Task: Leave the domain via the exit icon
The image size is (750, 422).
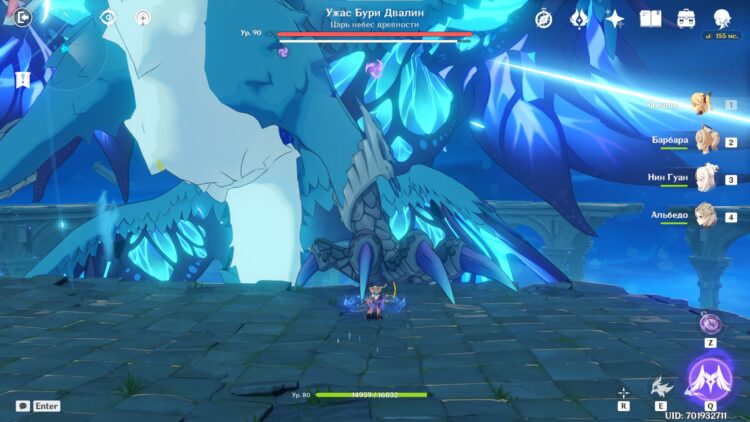Action: (x=24, y=17)
